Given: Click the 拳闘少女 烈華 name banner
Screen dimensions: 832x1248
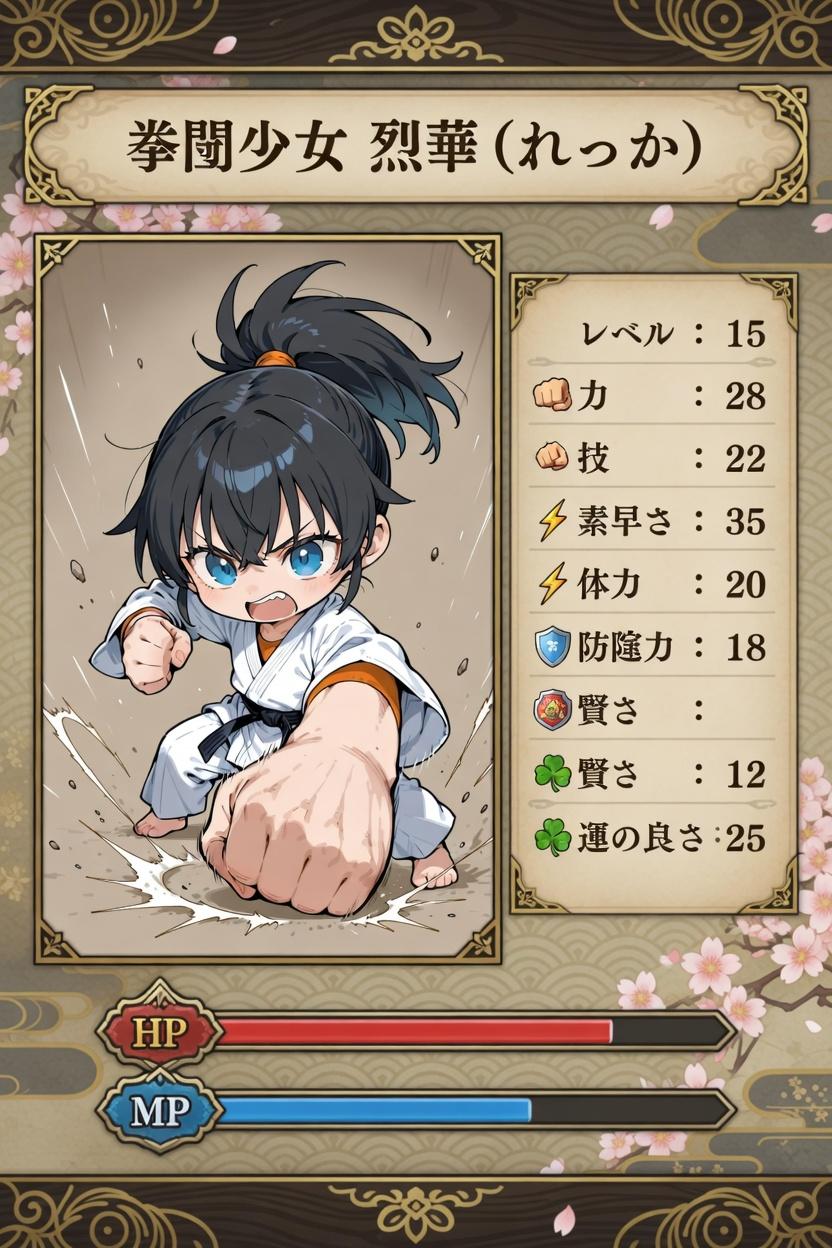Looking at the screenshot, I should coord(415,146).
